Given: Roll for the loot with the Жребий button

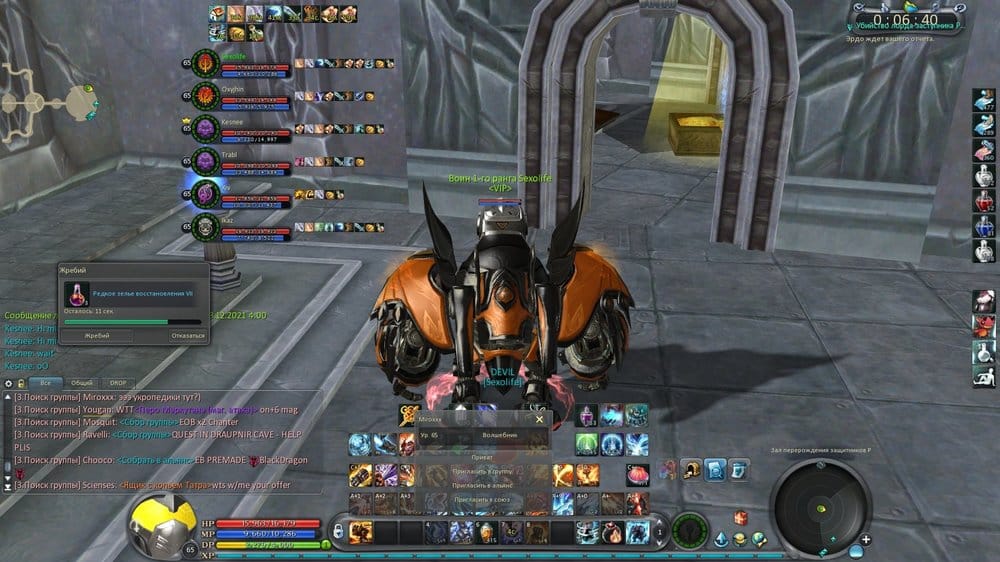Looking at the screenshot, I should click(97, 336).
